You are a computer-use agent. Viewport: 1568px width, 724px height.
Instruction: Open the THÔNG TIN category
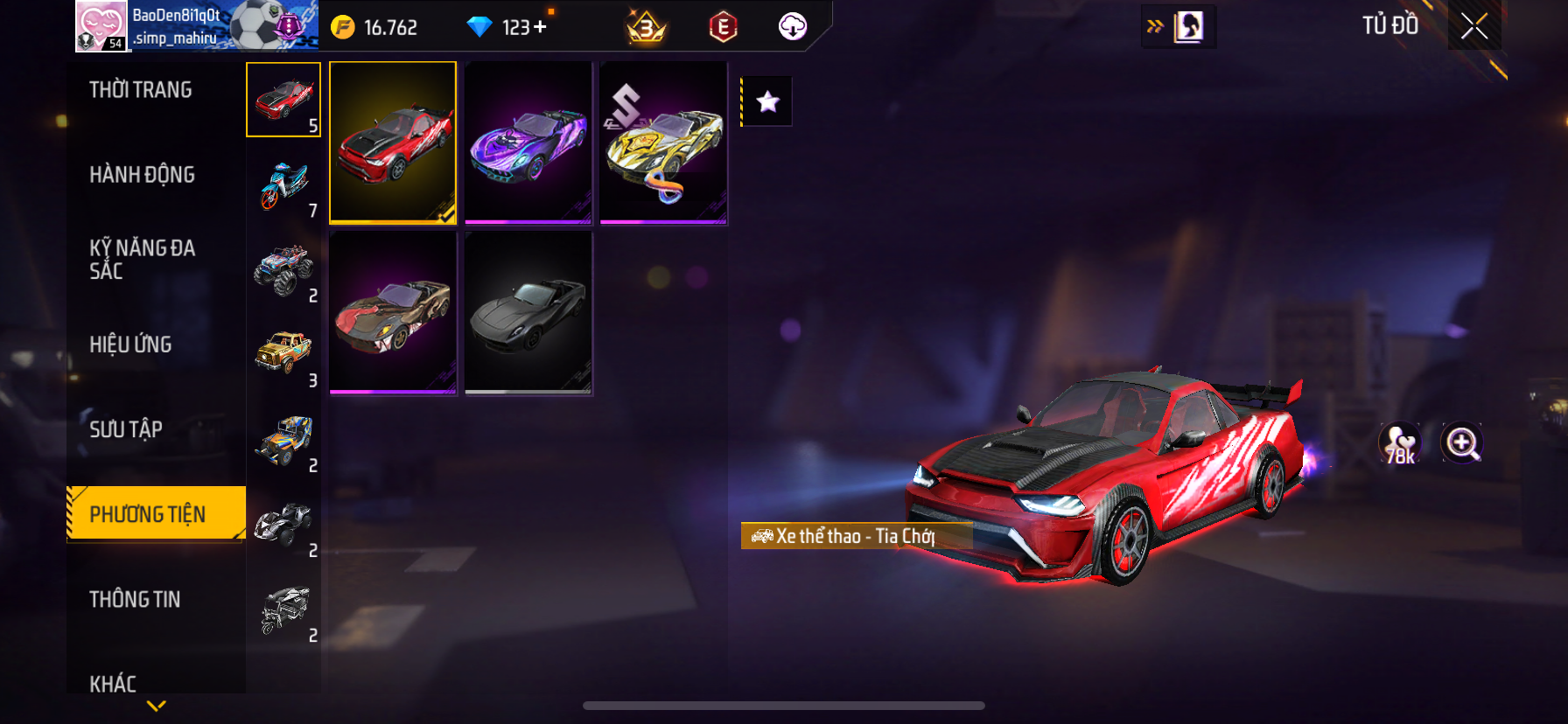coord(135,599)
